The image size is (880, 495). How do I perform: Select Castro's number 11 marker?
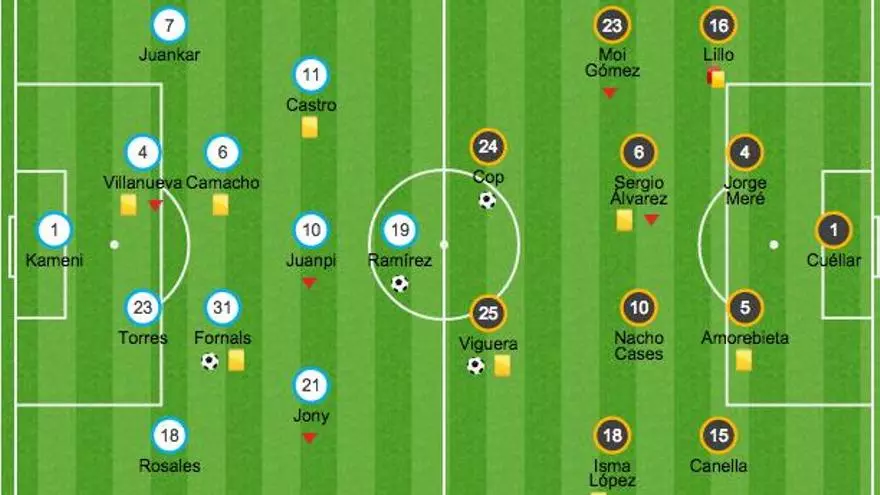[x=311, y=75]
